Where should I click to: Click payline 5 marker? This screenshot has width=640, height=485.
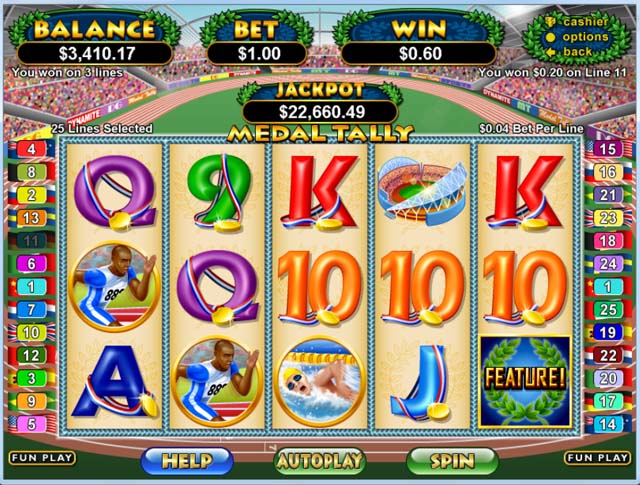pos(31,424)
